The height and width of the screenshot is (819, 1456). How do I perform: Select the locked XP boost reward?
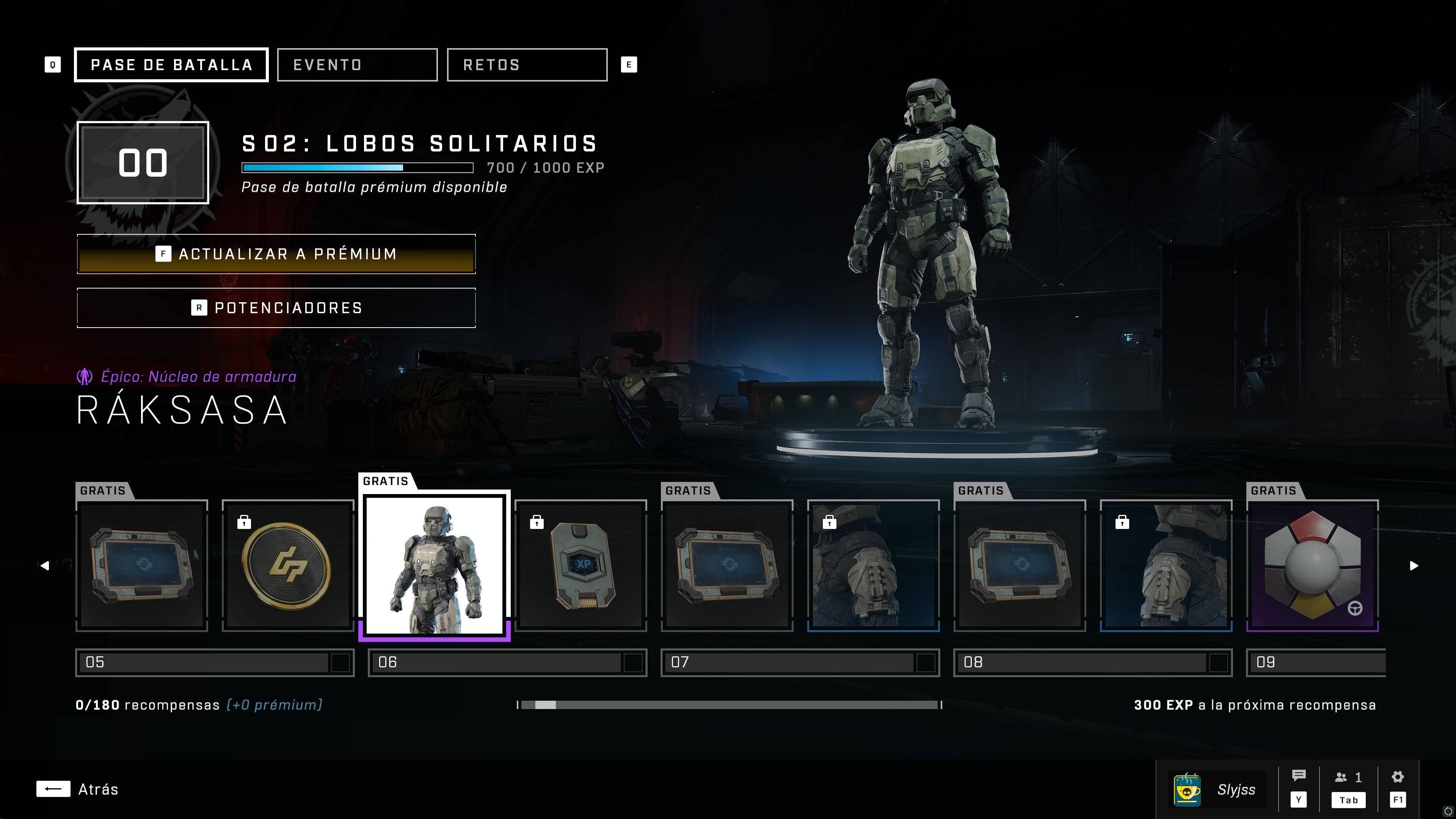click(x=581, y=565)
